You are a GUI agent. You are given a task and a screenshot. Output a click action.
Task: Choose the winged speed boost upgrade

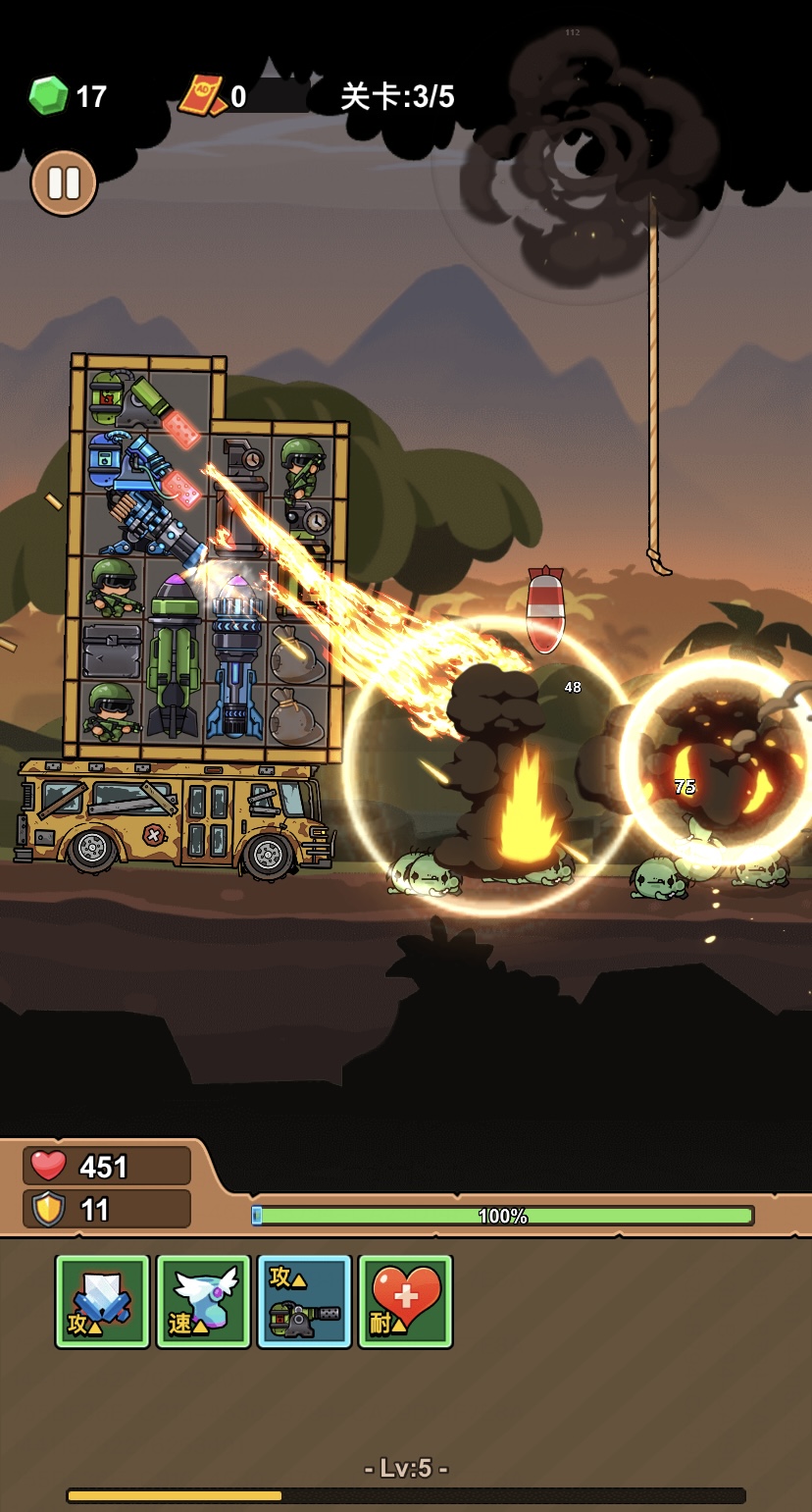pyautogui.click(x=204, y=1301)
